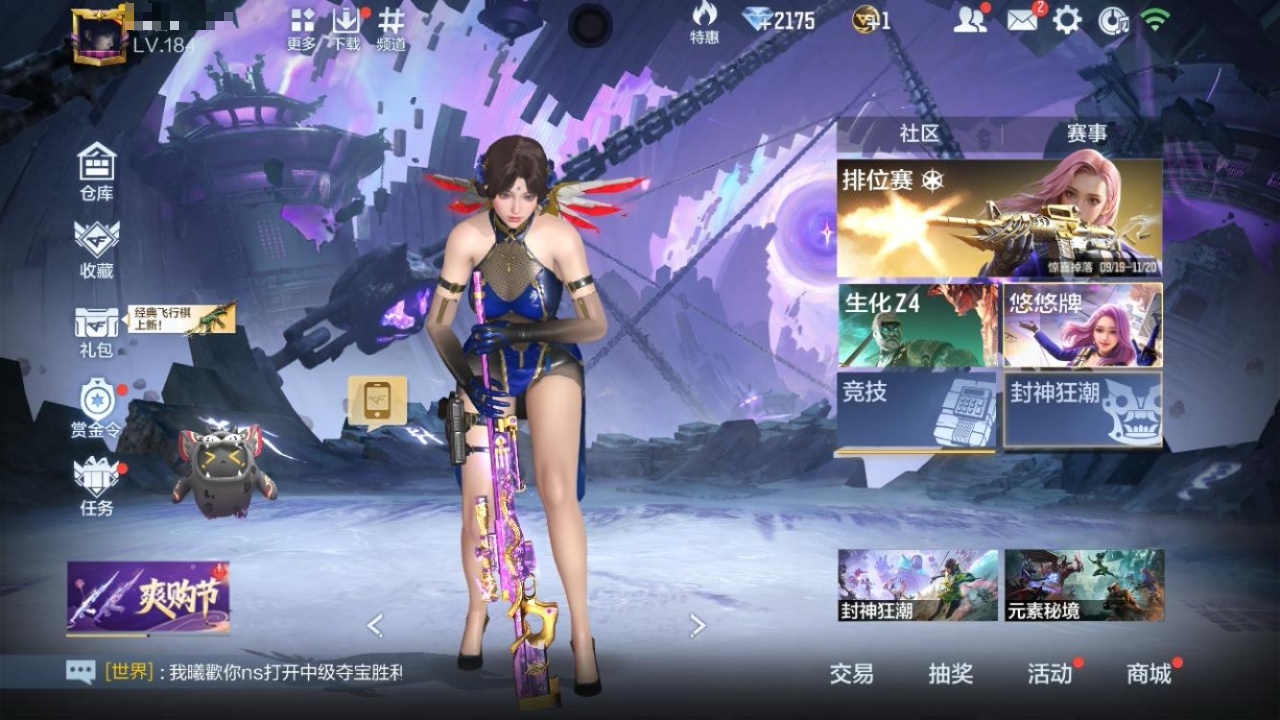Open the 特惠 special offers
Image resolution: width=1280 pixels, height=720 pixels.
tap(704, 23)
